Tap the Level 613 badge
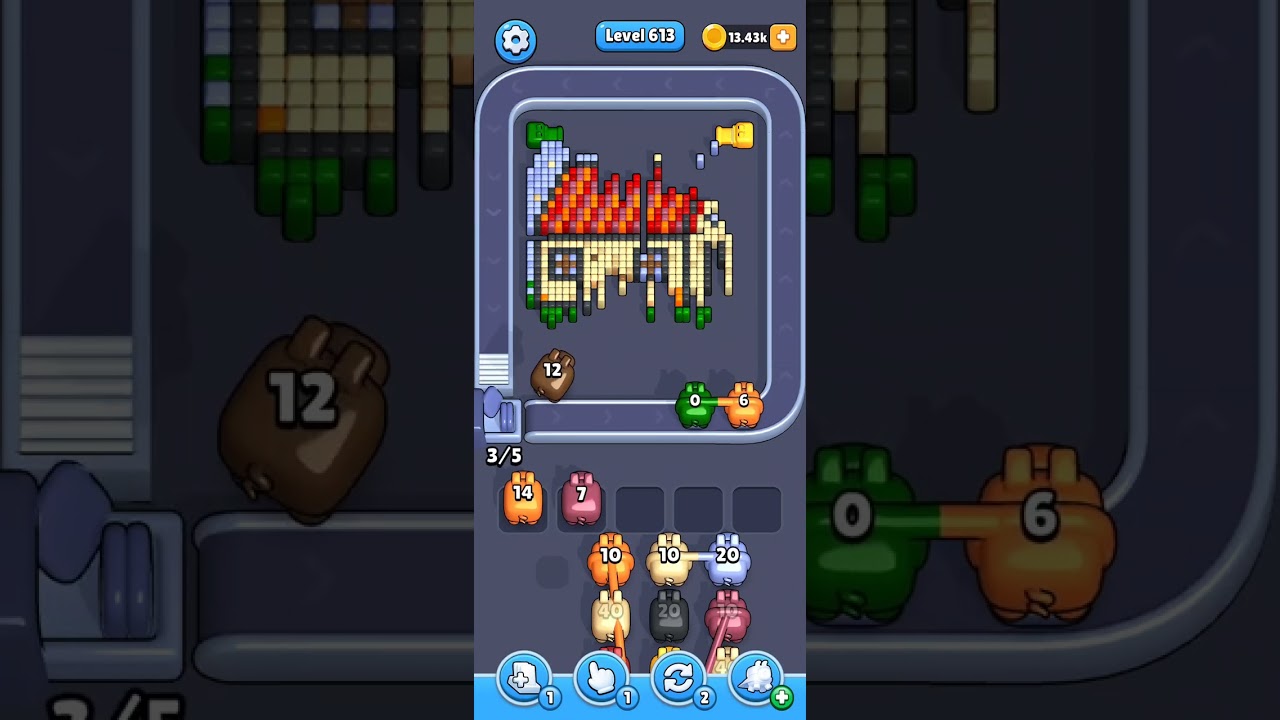The image size is (1280, 720). click(x=639, y=34)
